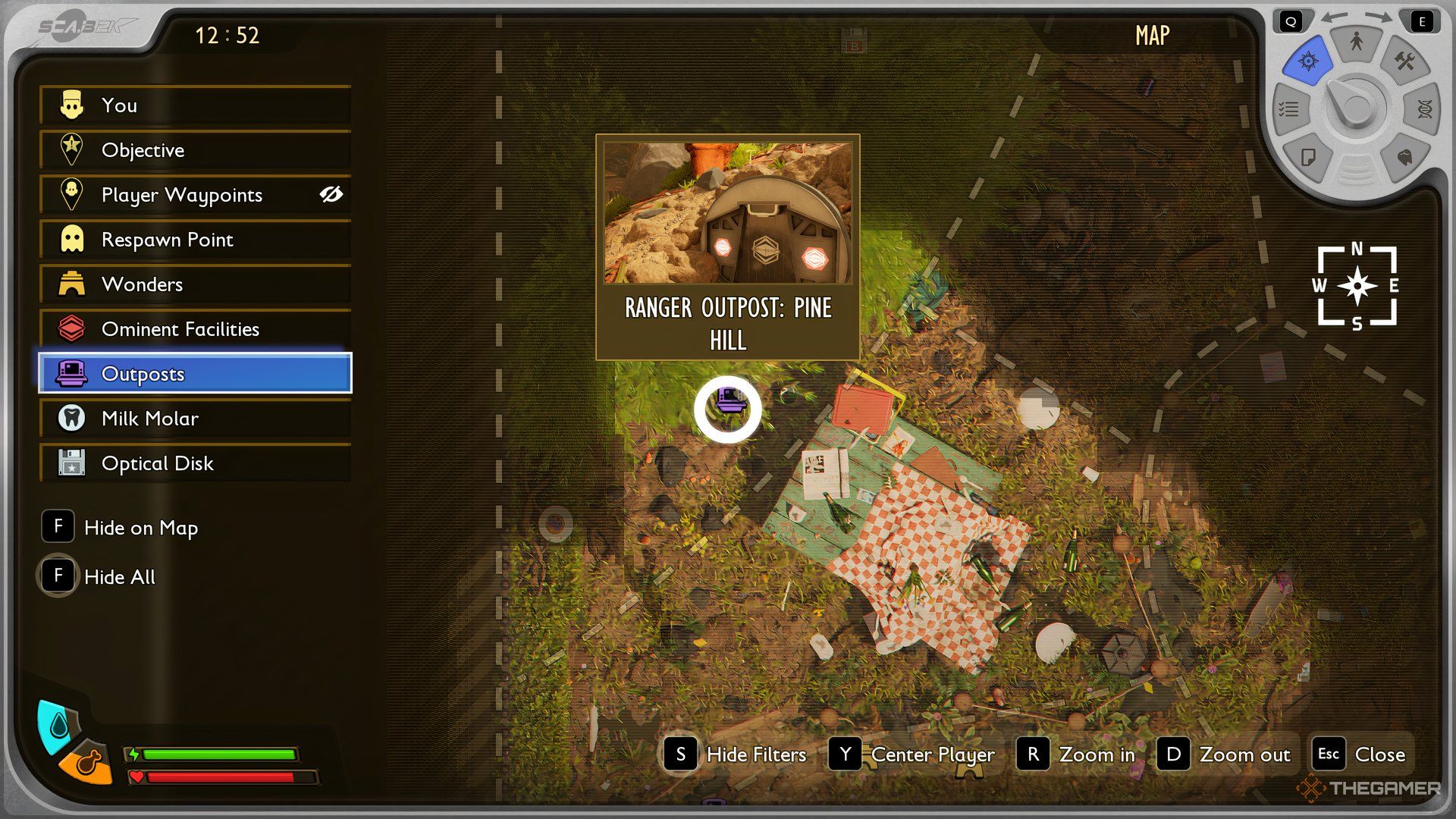This screenshot has height=819, width=1456.
Task: Select the Ominent Facilities filter
Action: click(195, 329)
